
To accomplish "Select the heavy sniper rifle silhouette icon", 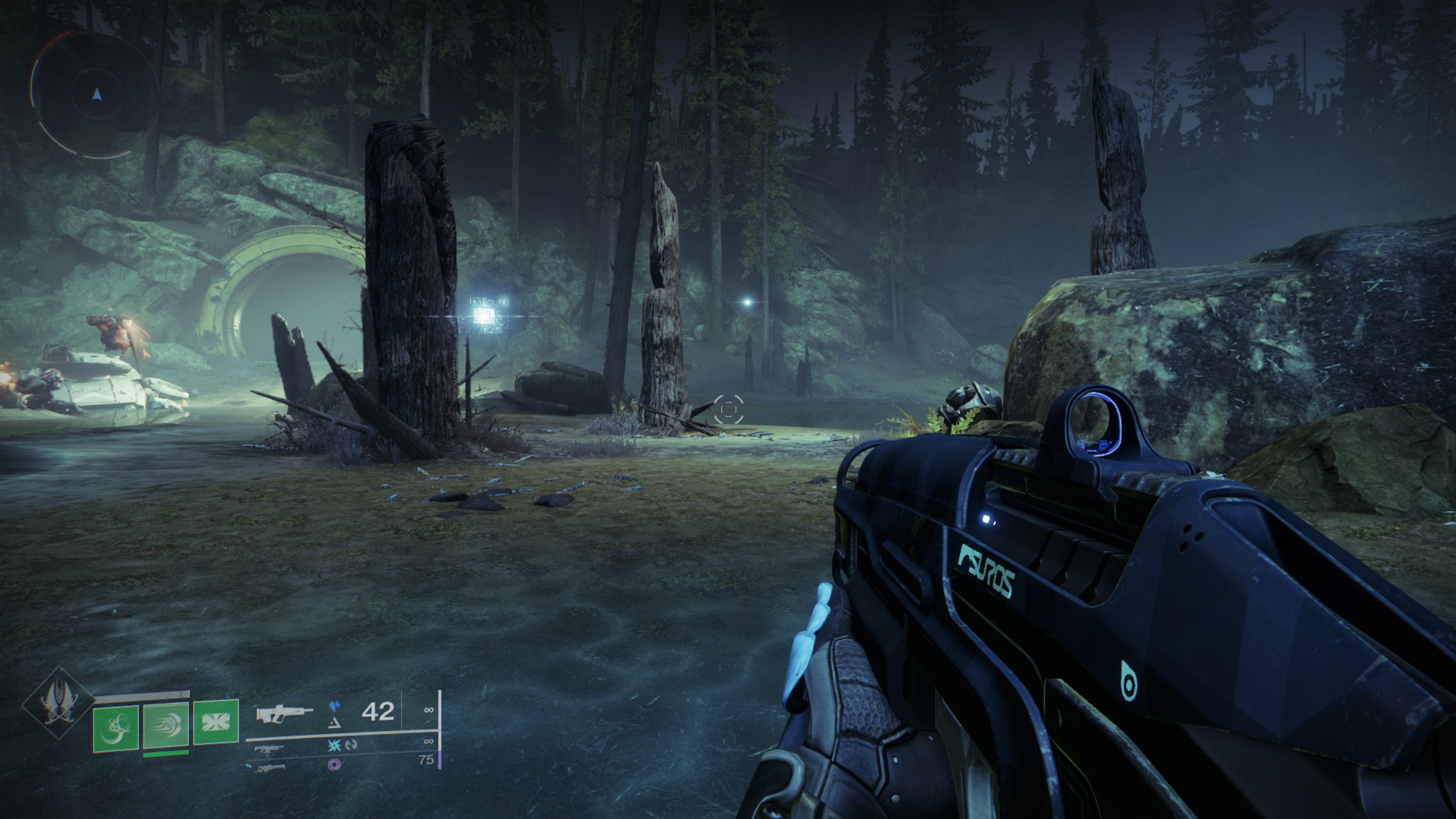I will 271,770.
